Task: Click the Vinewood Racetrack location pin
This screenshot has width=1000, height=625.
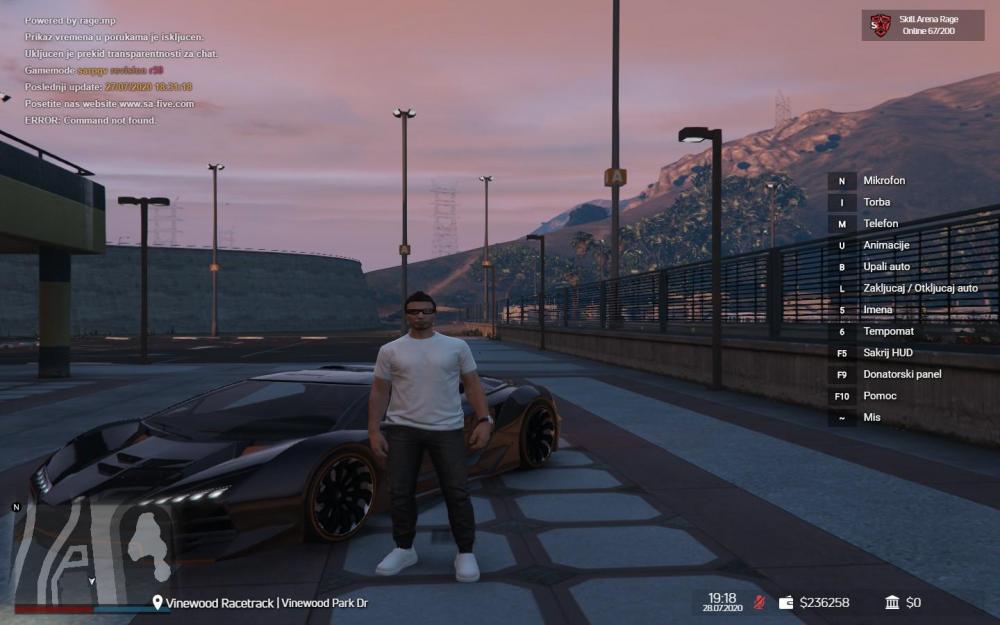Action: pos(157,603)
